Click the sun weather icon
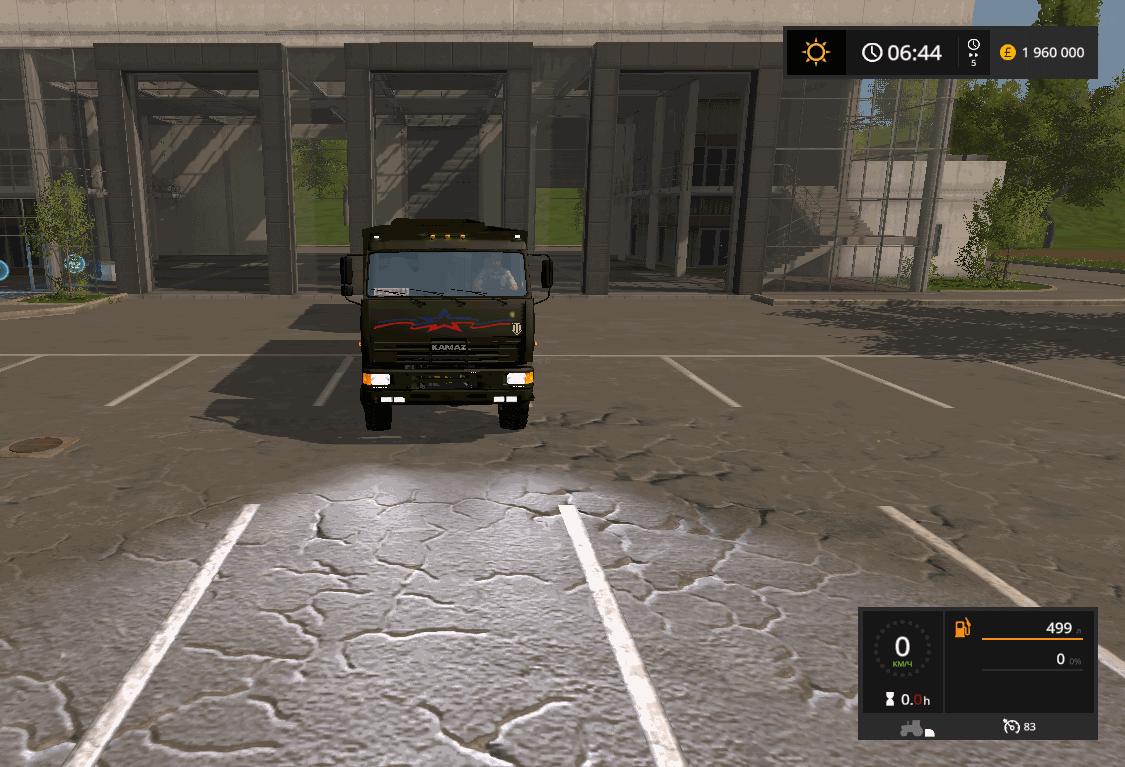Screen dimensions: 1125x767 click(816, 53)
